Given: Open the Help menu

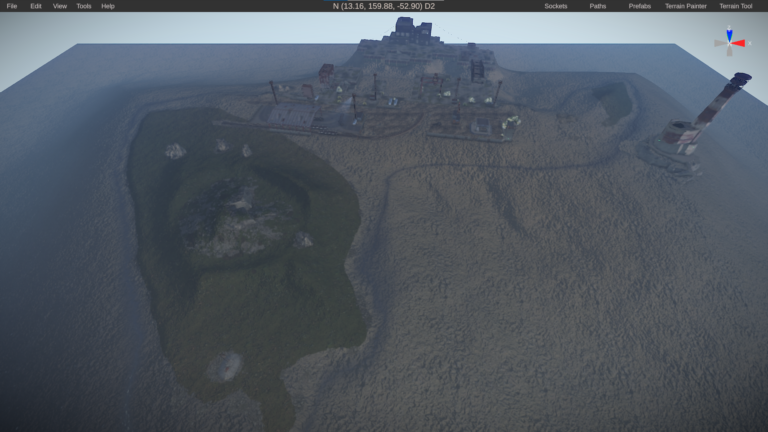Looking at the screenshot, I should pos(108,6).
